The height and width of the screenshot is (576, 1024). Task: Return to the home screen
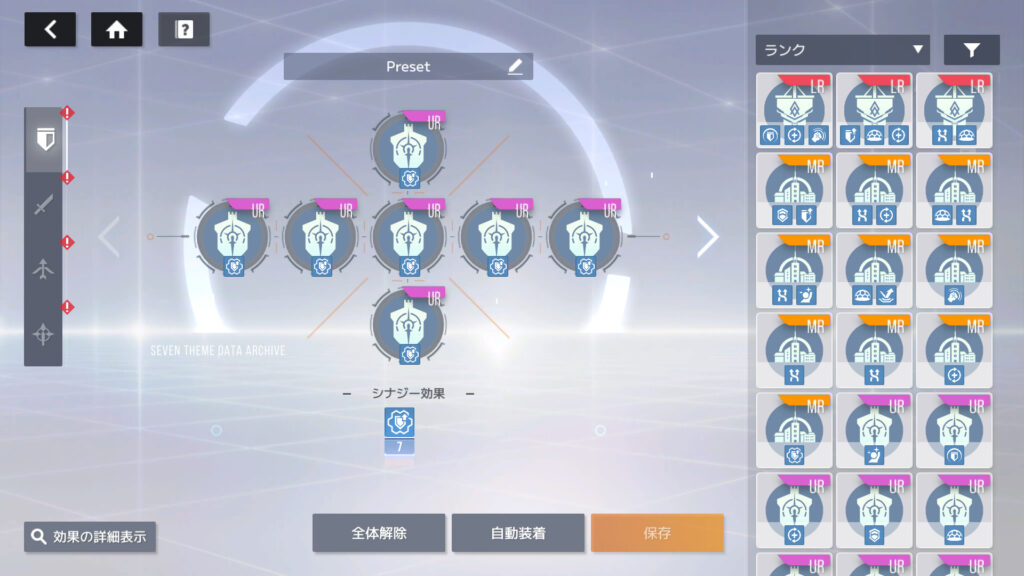(x=116, y=30)
